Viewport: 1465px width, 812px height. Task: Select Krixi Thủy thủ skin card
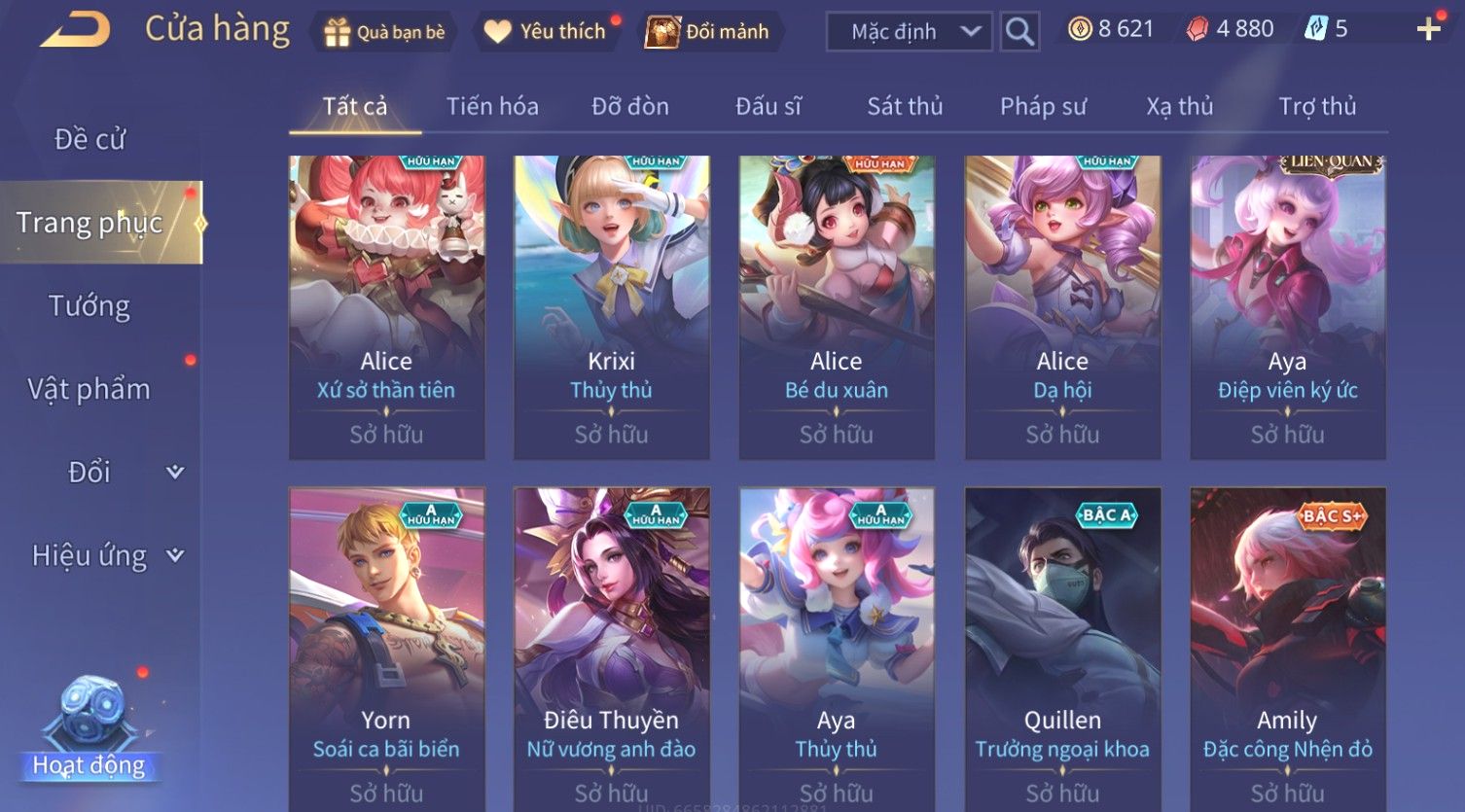click(x=611, y=306)
